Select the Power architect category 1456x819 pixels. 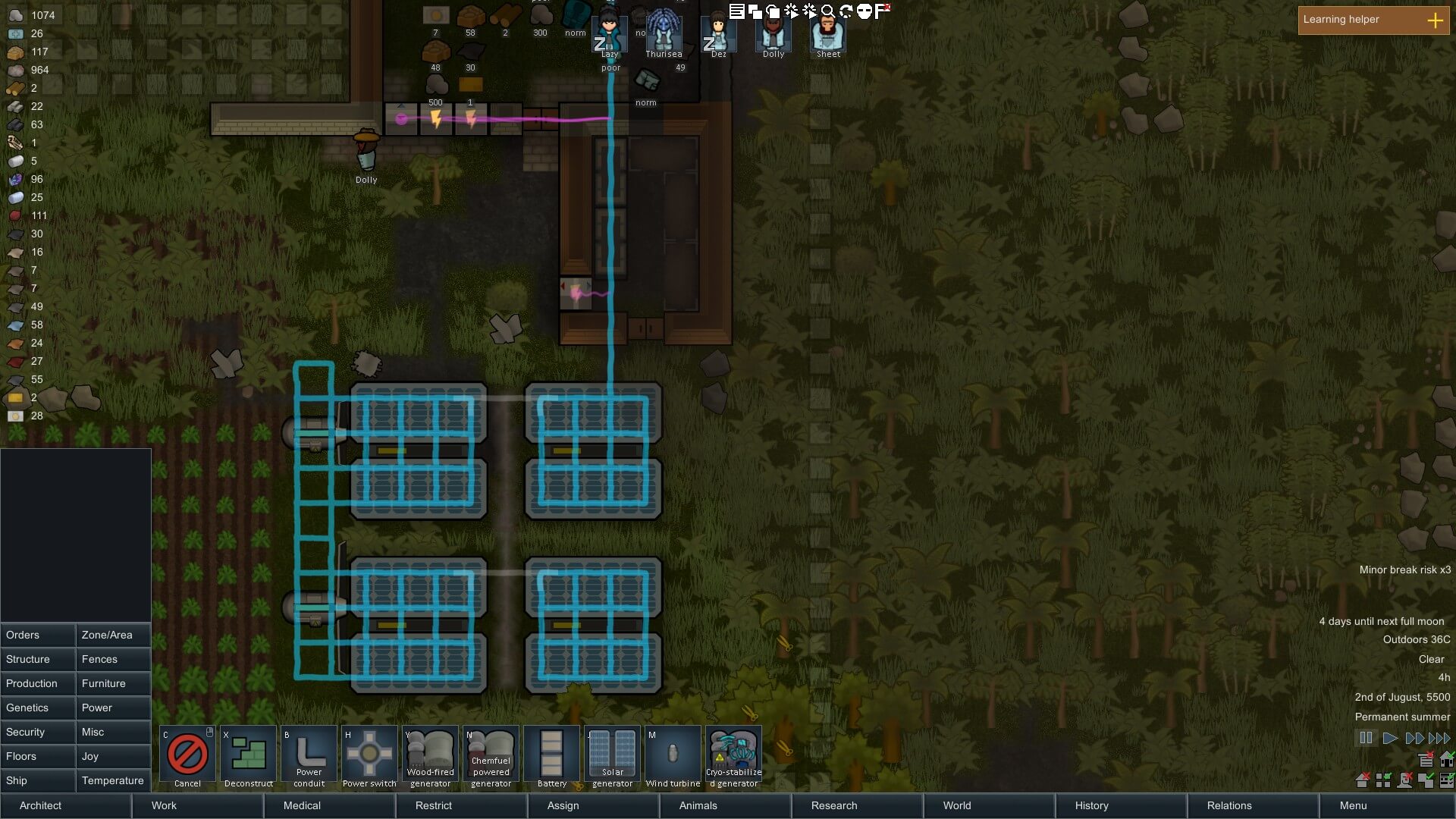[x=113, y=708]
